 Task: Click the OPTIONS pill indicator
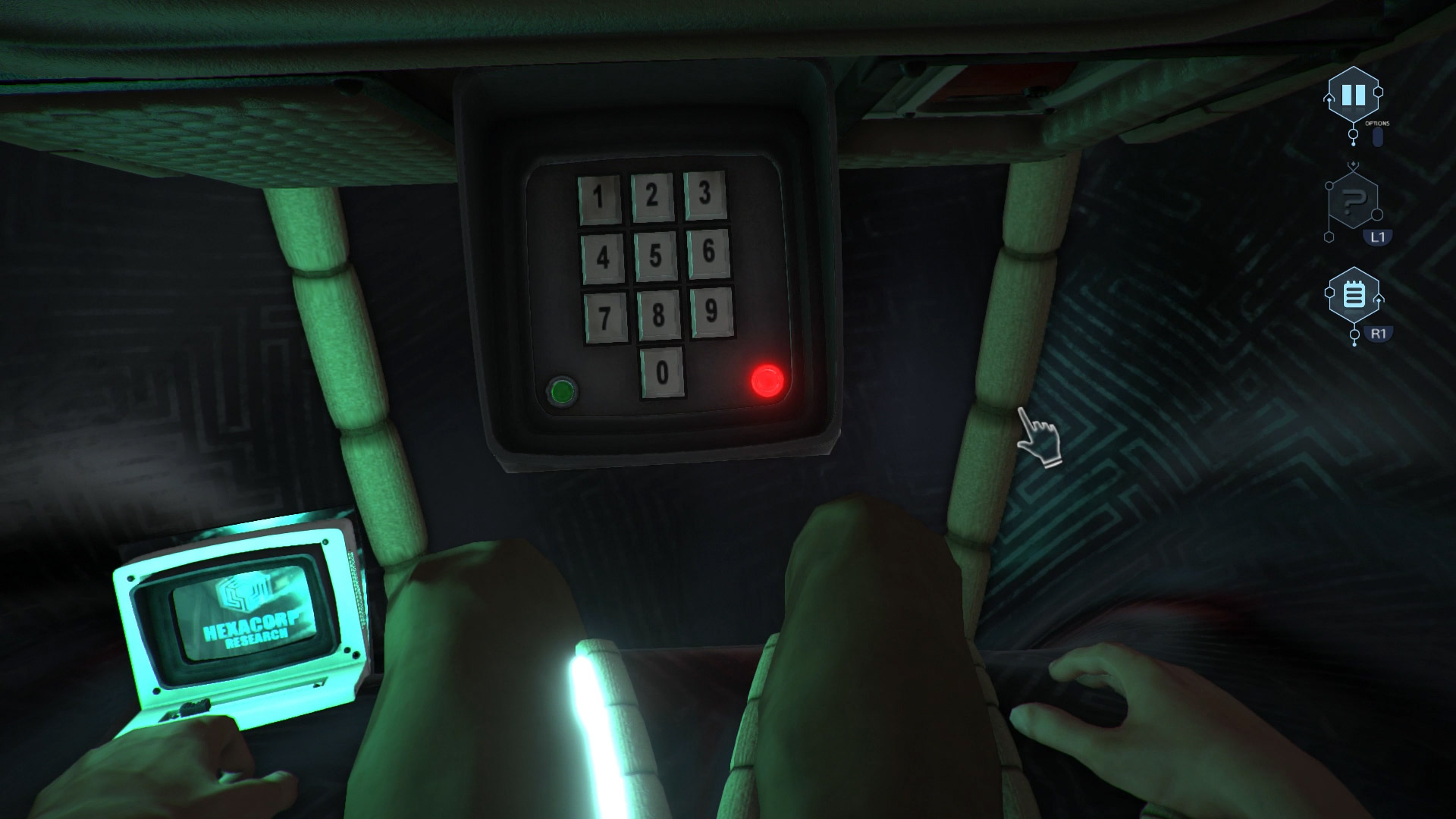coord(1377,137)
